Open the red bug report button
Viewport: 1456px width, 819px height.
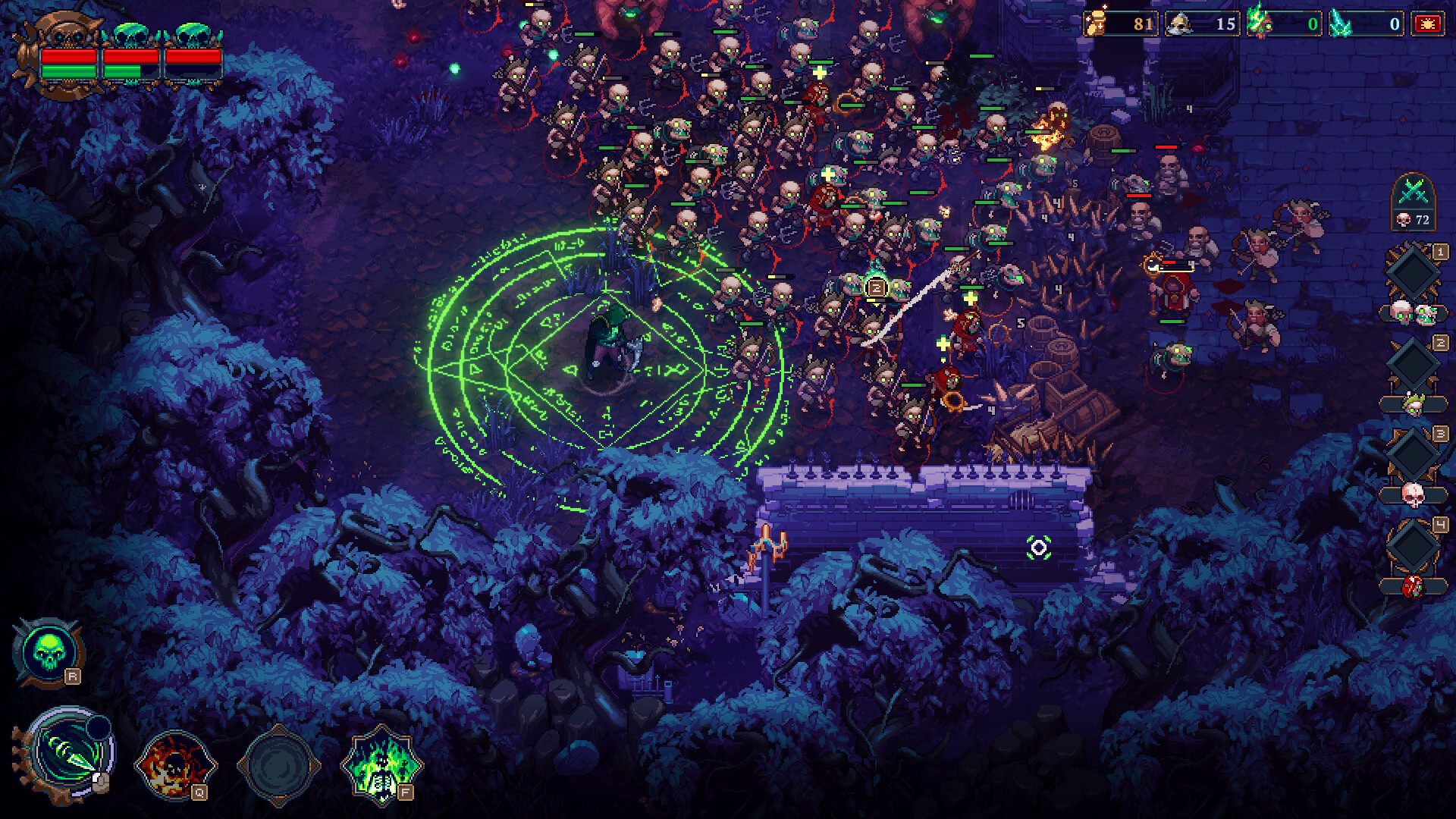click(x=1427, y=24)
